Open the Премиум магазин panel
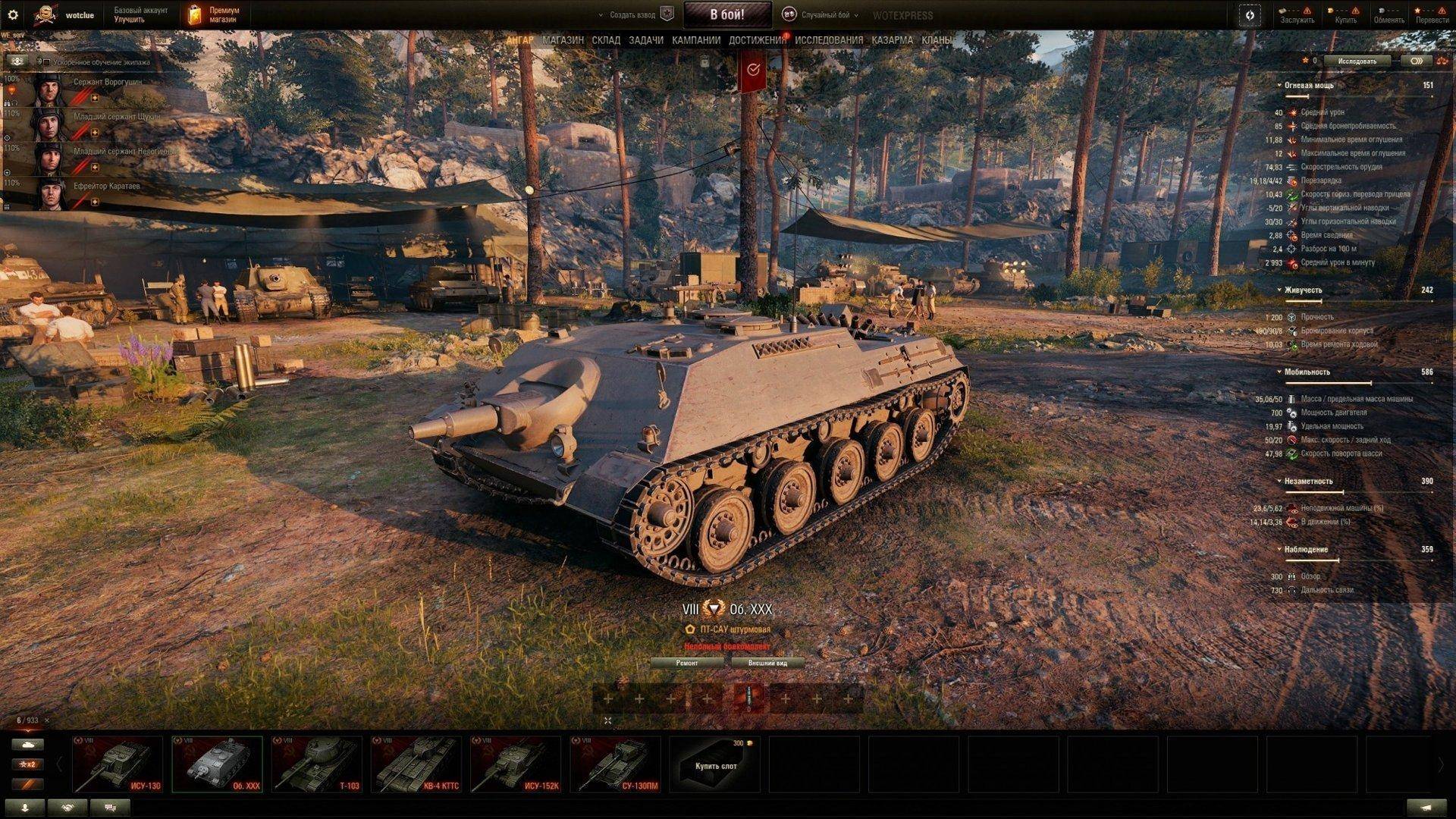This screenshot has width=1456, height=819. tap(215, 13)
